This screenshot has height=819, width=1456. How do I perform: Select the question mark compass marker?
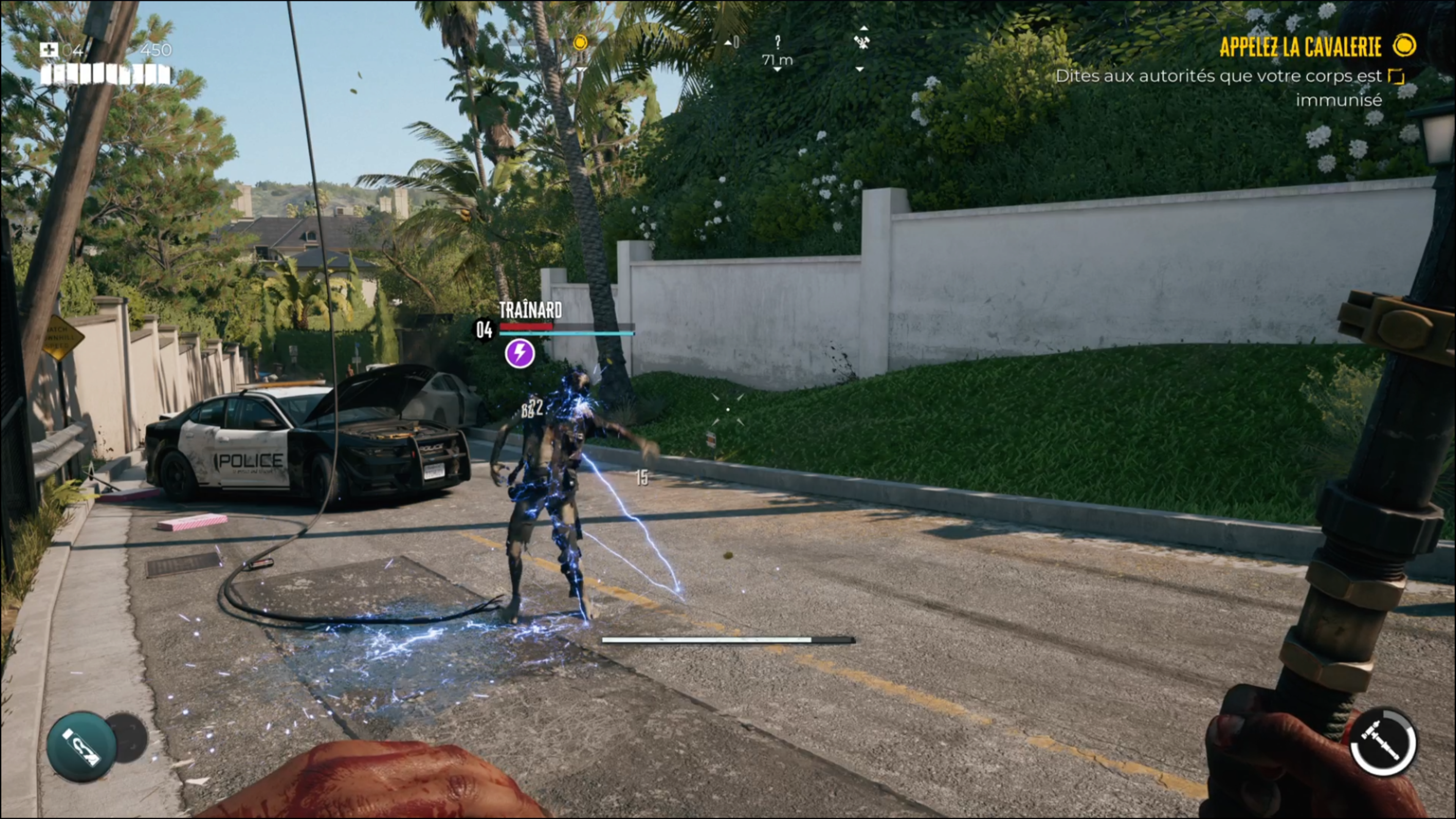click(778, 42)
